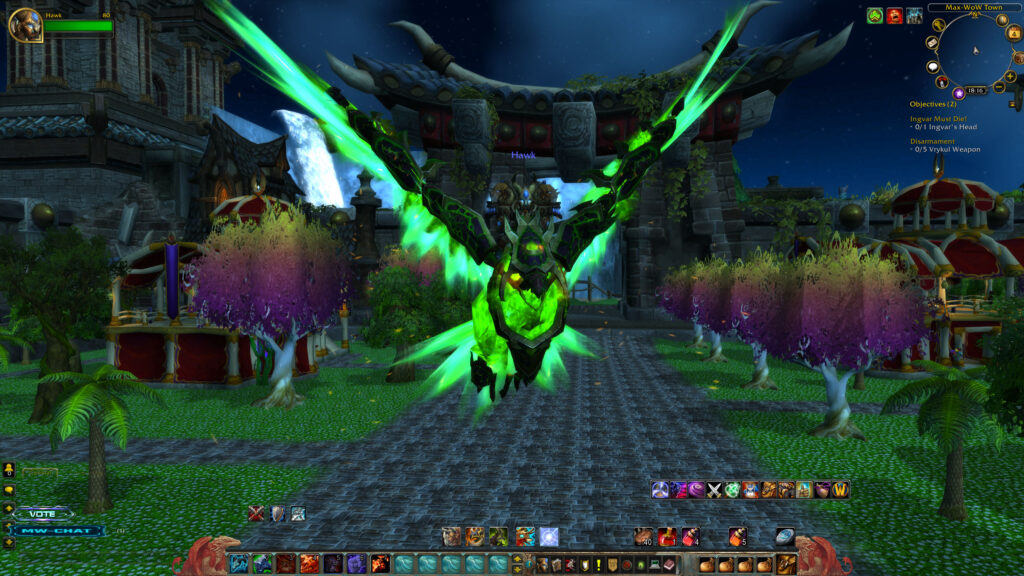Image resolution: width=1024 pixels, height=576 pixels.
Task: Click the speech bubble minimap button
Action: [x=934, y=67]
